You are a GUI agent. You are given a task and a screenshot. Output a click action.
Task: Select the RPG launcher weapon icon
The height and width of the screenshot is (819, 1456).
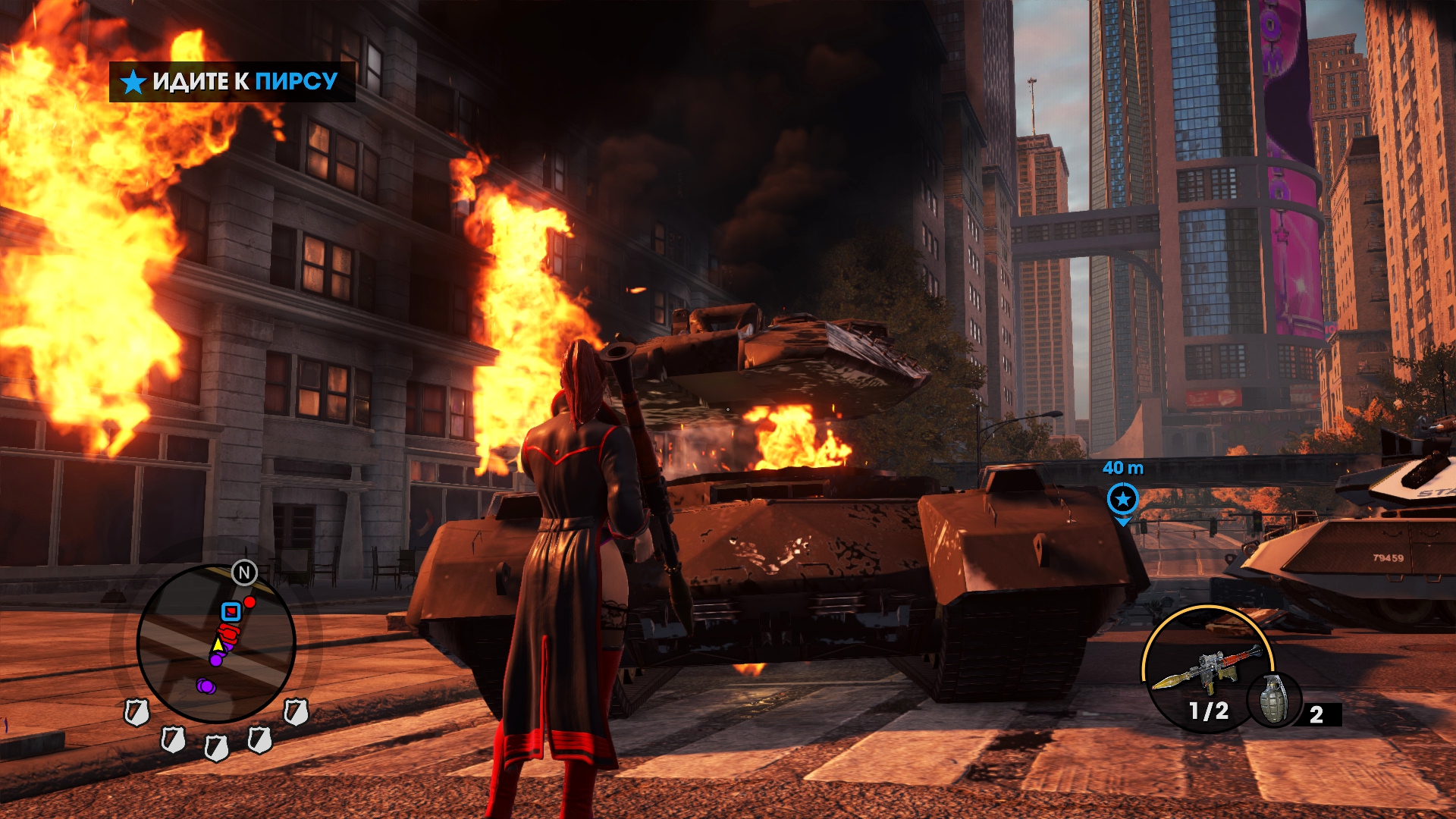[1206, 668]
